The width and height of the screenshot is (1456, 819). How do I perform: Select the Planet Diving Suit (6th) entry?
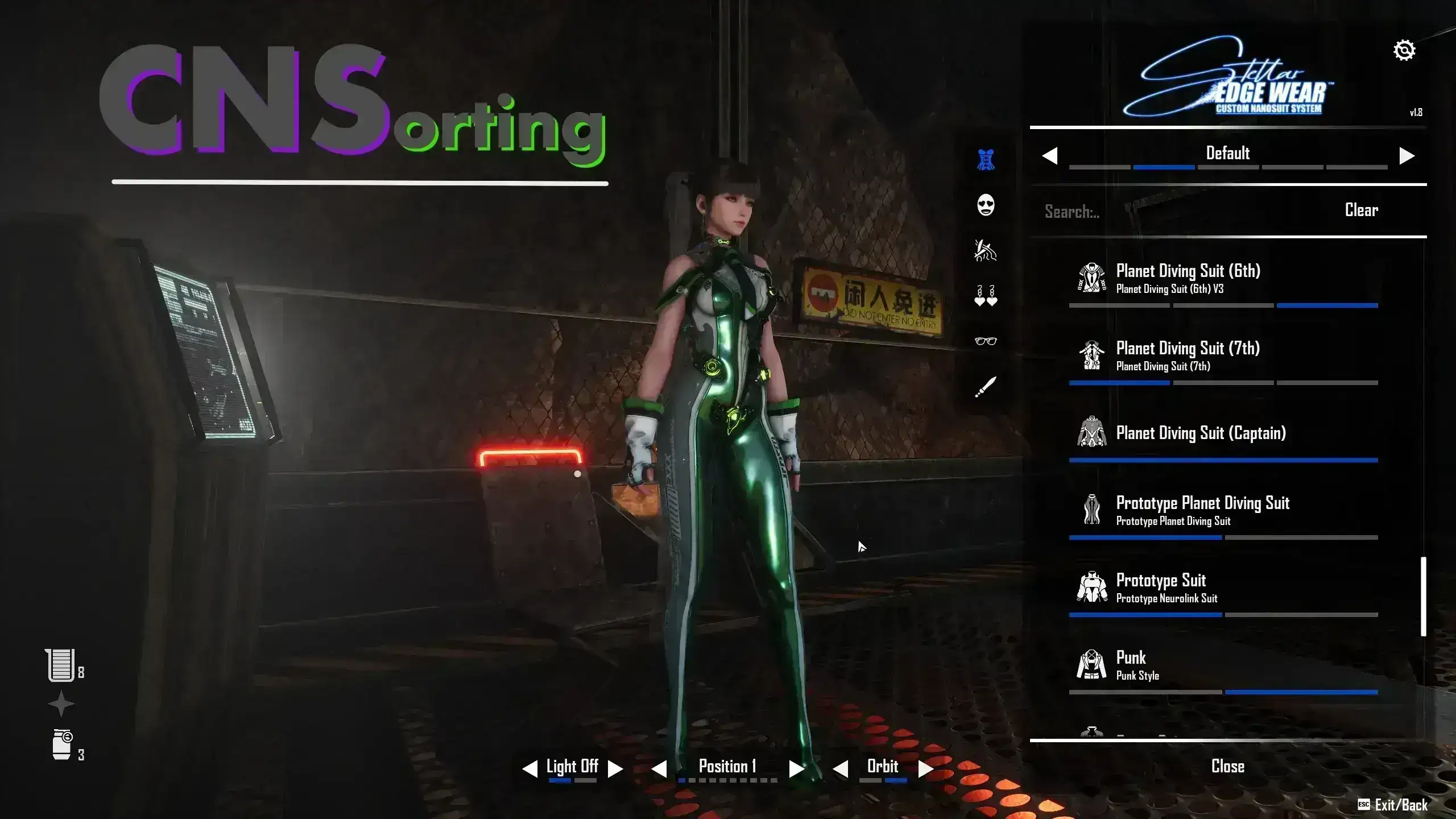pos(1188,278)
